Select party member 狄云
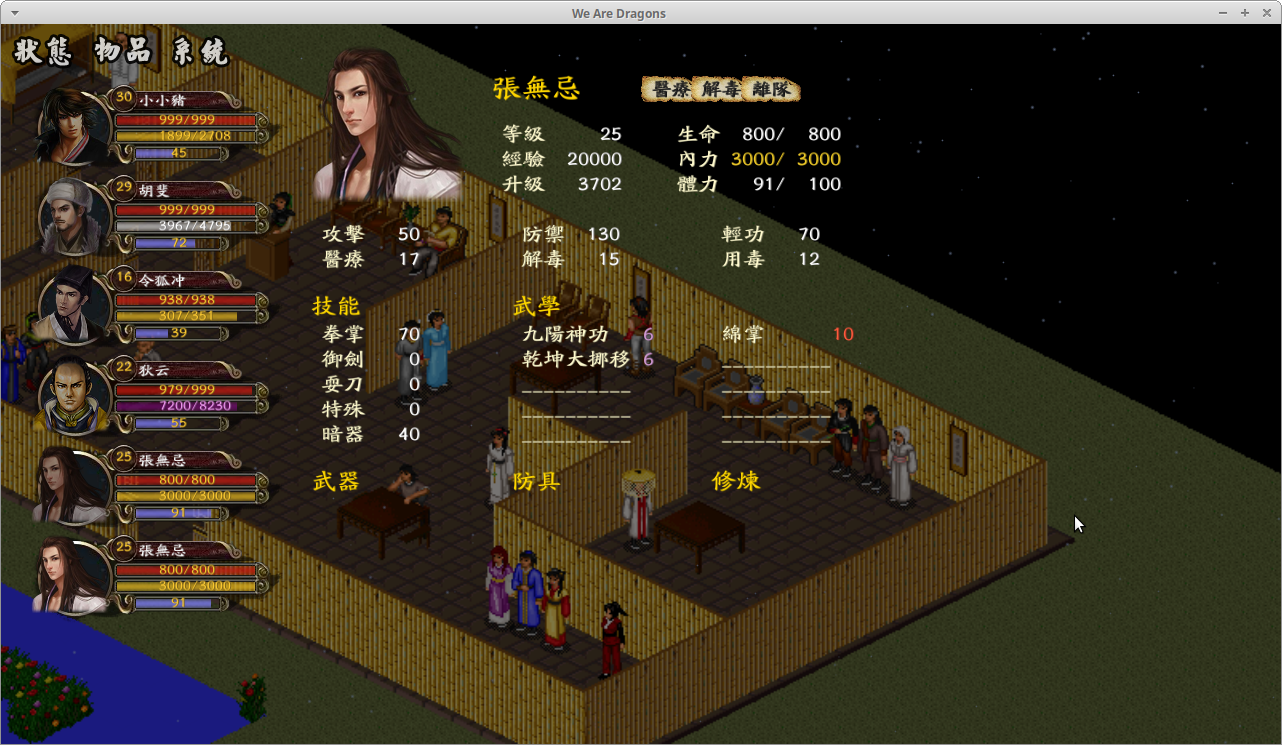The width and height of the screenshot is (1282, 745). (x=75, y=395)
